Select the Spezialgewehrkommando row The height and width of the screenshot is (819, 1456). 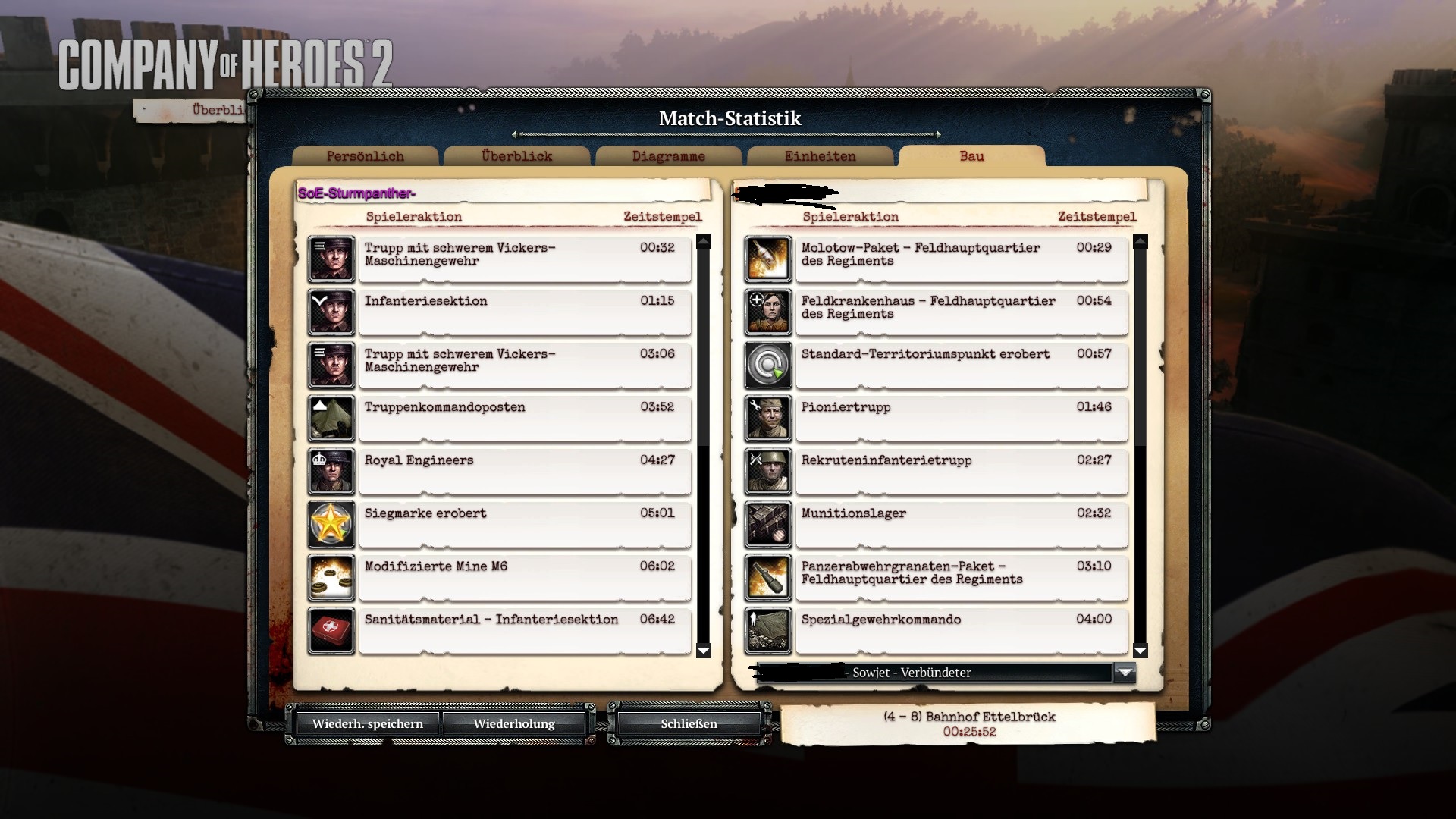click(960, 630)
